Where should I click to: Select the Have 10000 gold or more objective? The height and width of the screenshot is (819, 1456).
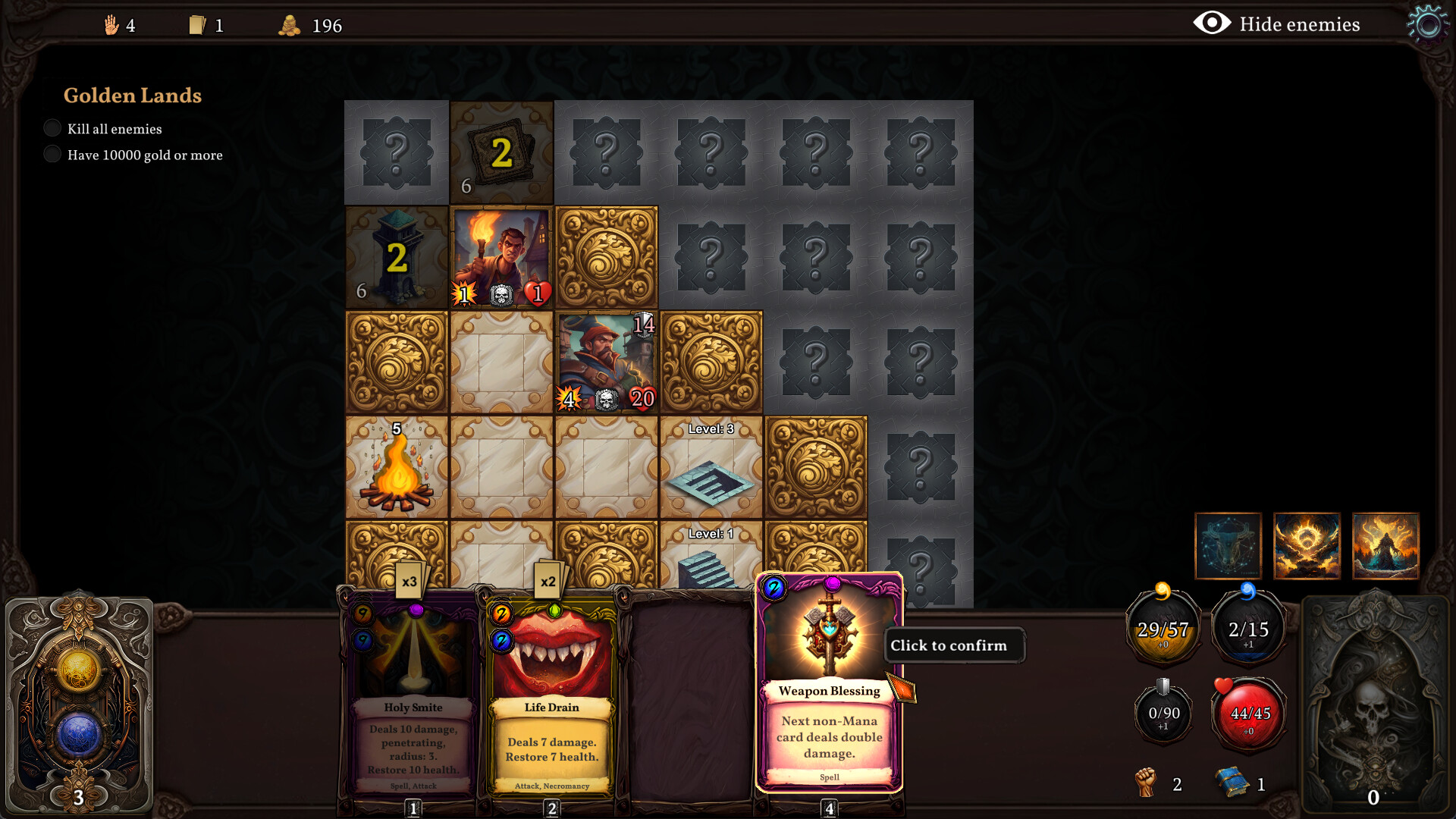pos(52,154)
